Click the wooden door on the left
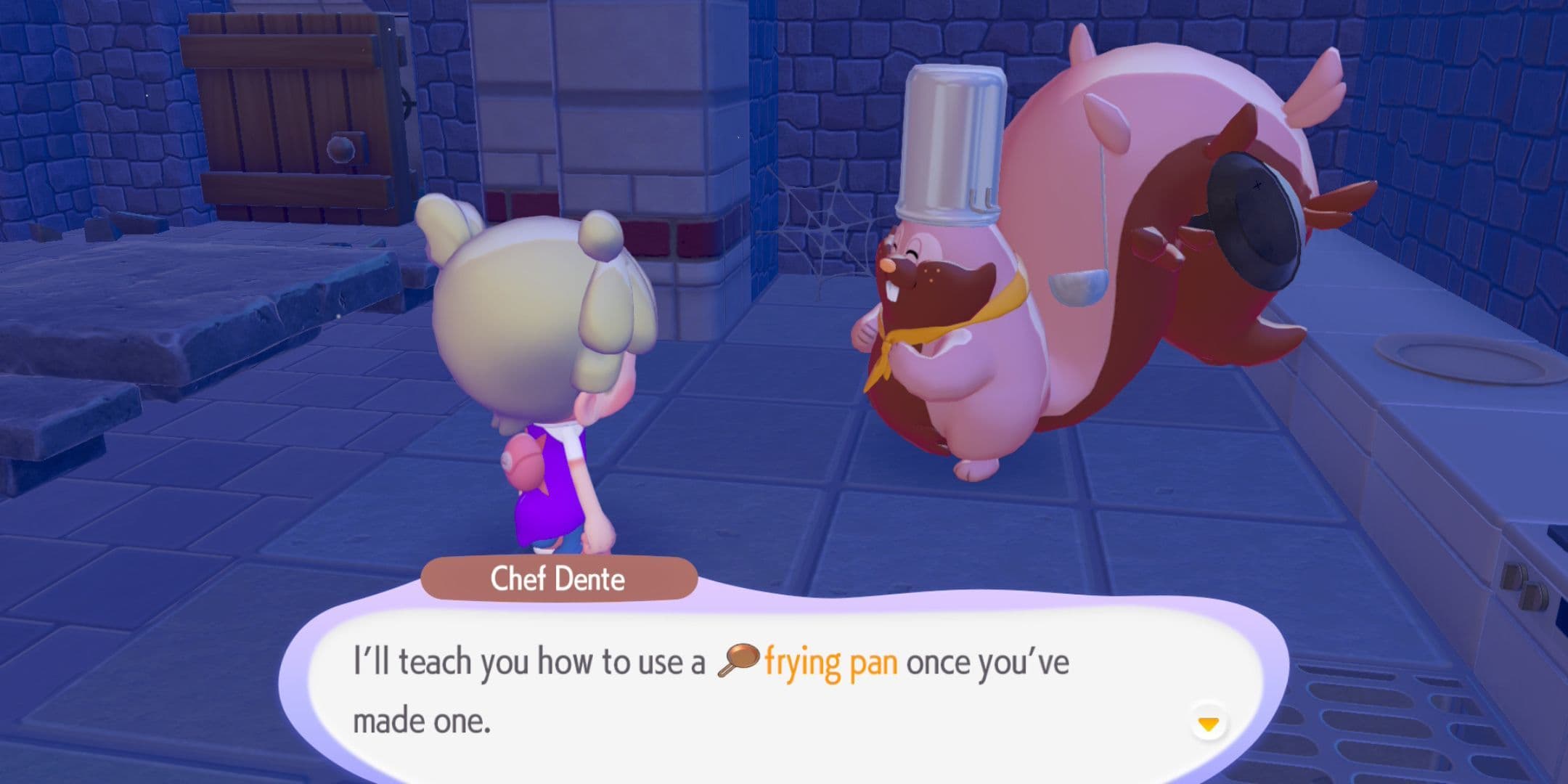The image size is (1568, 784). click(x=290, y=109)
